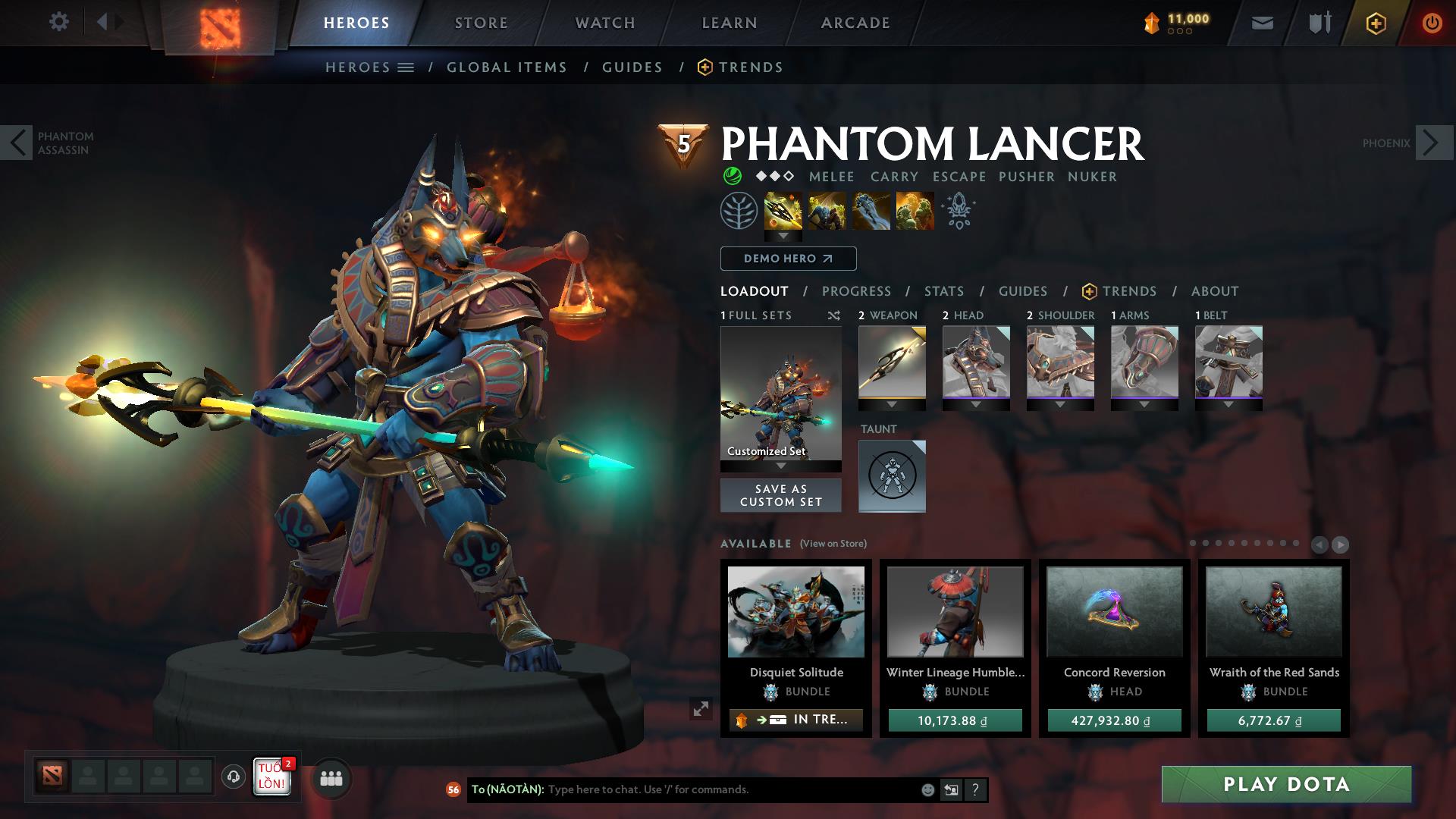Image resolution: width=1456 pixels, height=819 pixels.
Task: Switch to the STATS tab
Action: (943, 290)
